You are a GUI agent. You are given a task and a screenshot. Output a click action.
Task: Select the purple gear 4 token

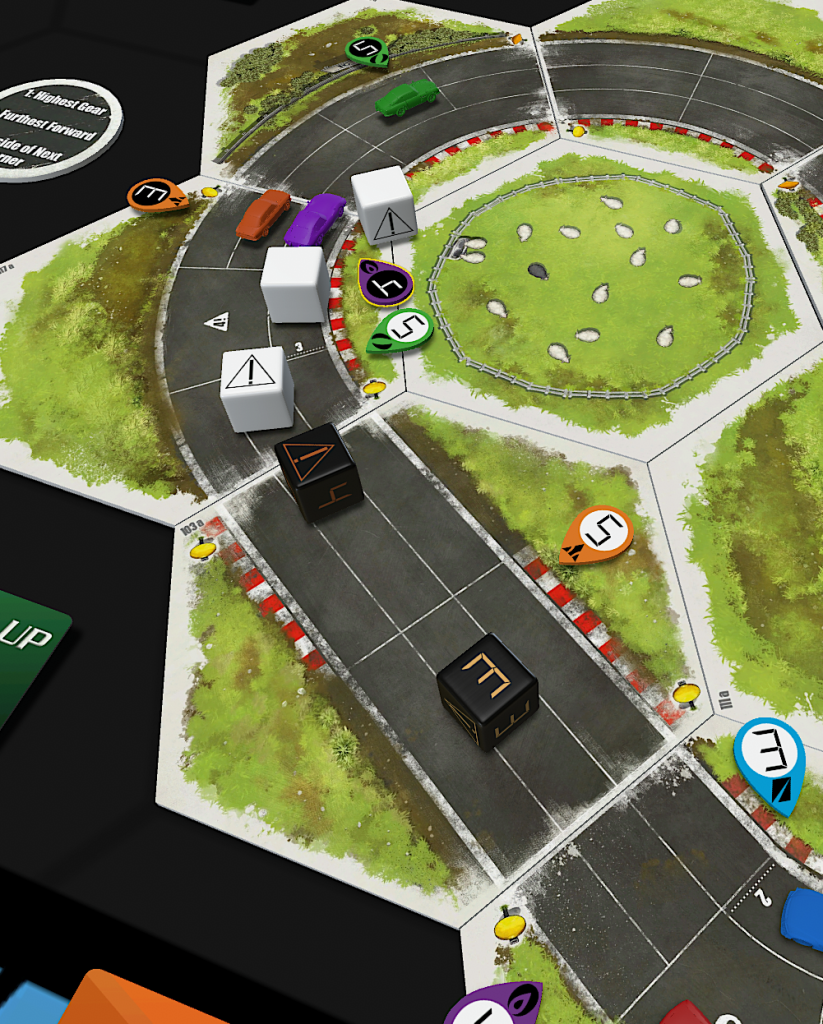[x=385, y=284]
